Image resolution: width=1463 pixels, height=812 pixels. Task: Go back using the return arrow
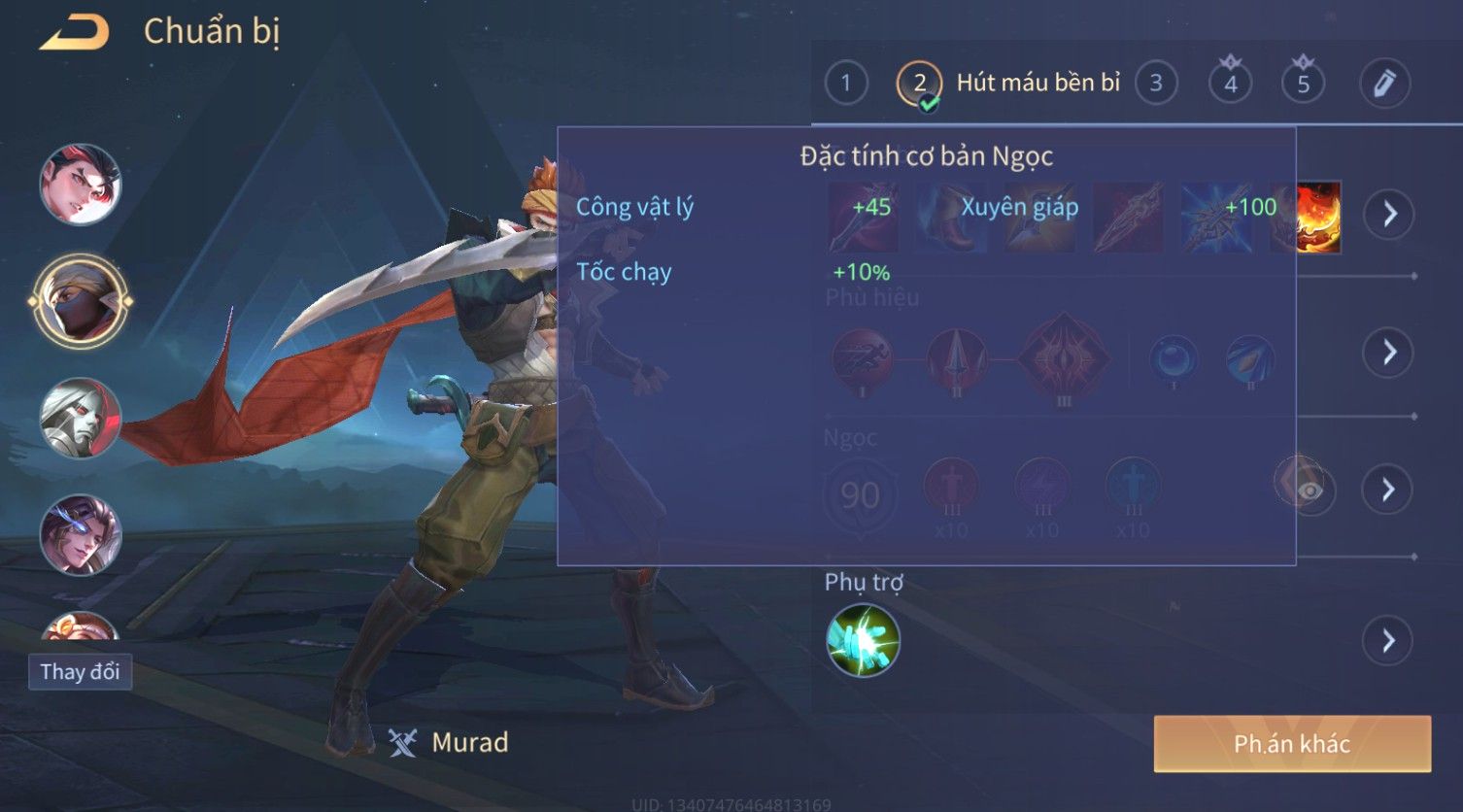pos(74,32)
